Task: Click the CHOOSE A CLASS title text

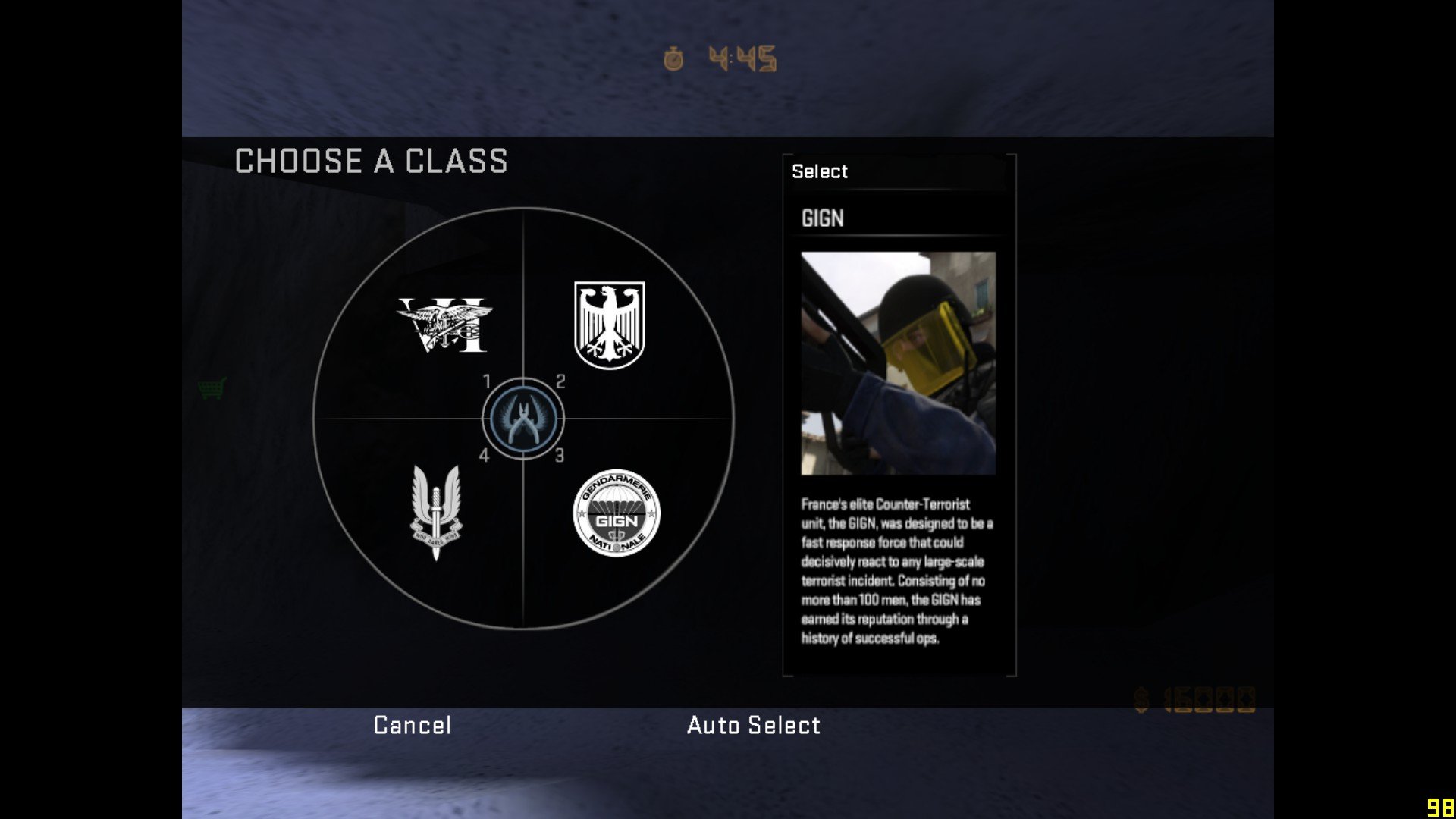Action: click(370, 162)
